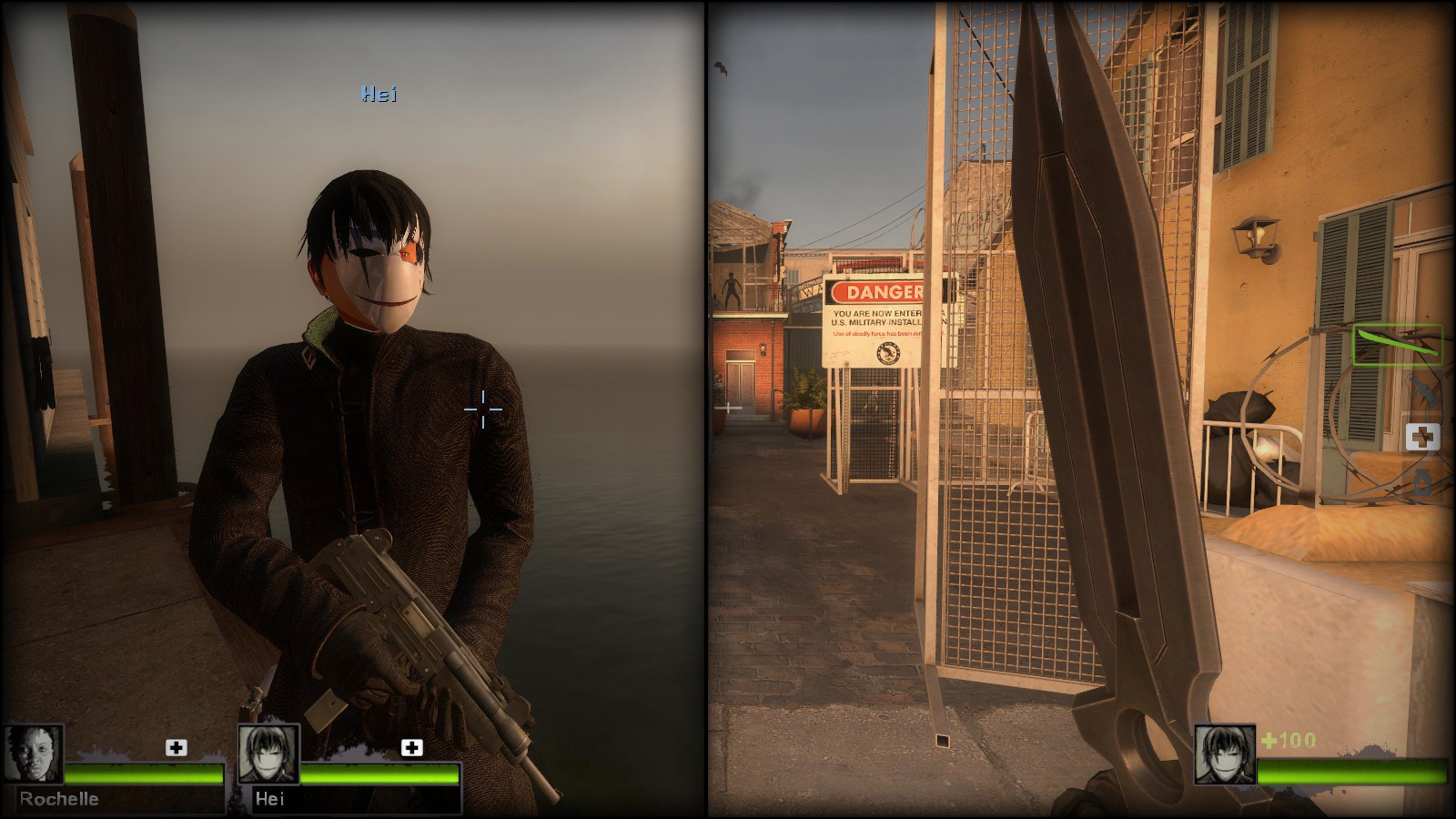The height and width of the screenshot is (819, 1456).
Task: Select the Molotov inventory slot
Action: tap(1424, 389)
